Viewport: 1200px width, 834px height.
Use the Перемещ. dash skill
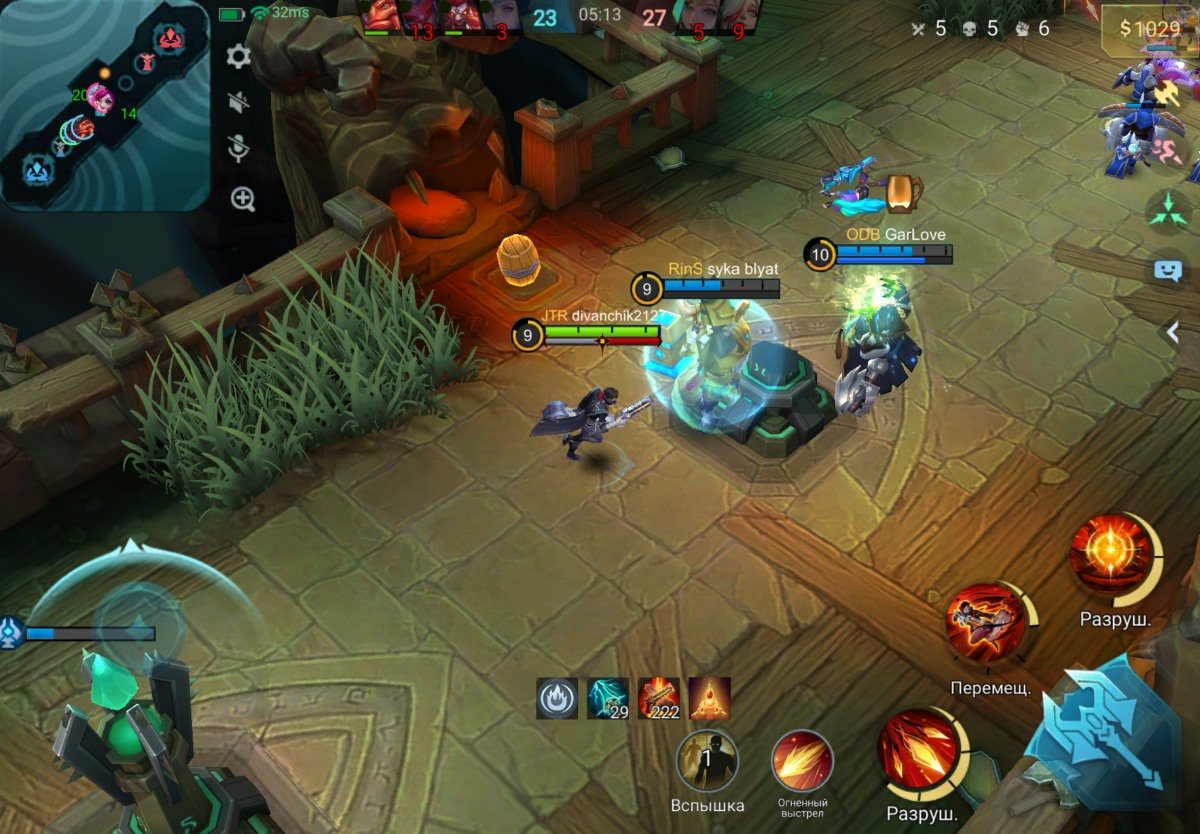coord(986,624)
